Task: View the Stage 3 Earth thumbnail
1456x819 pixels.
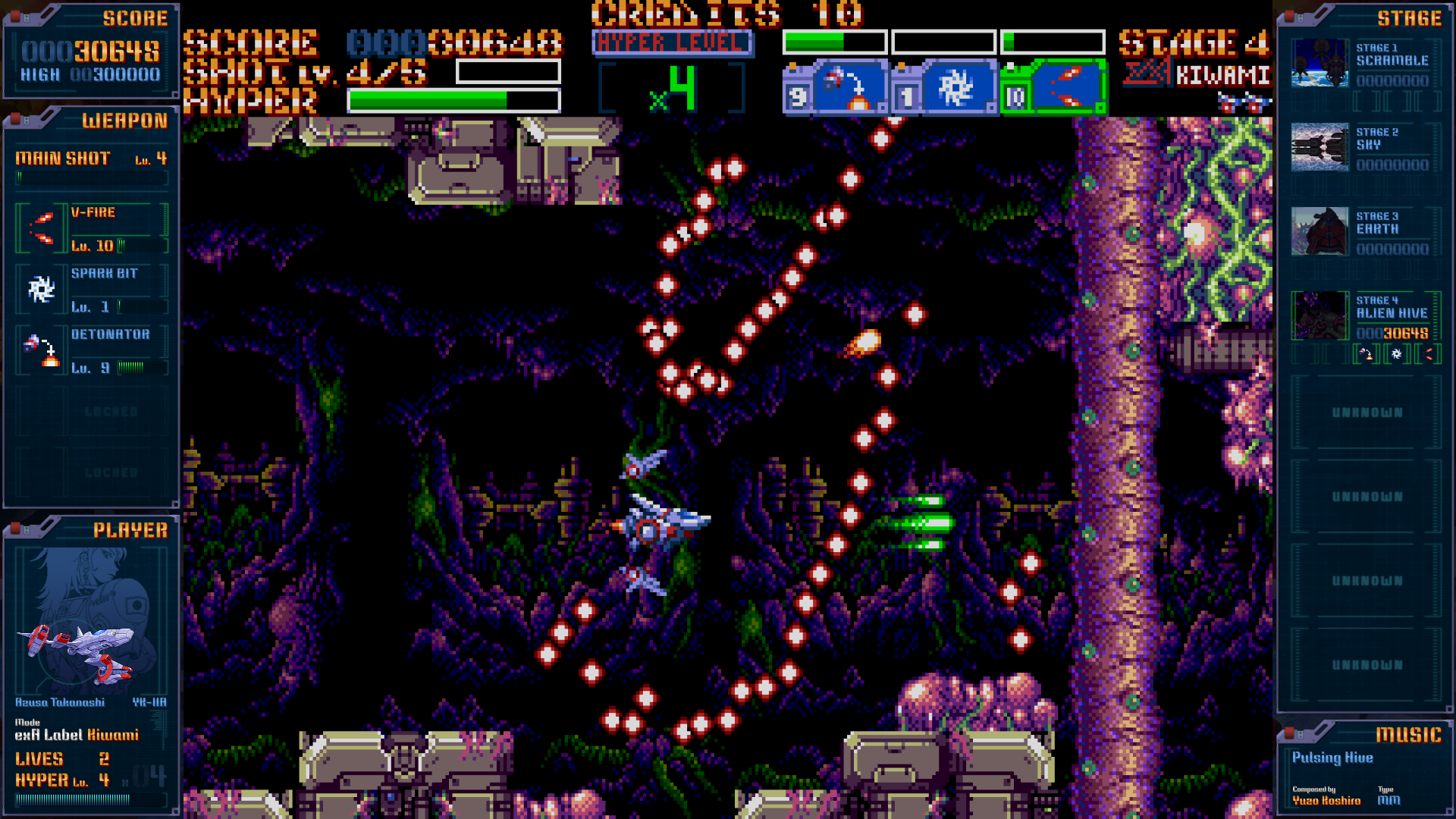Action: click(1319, 231)
